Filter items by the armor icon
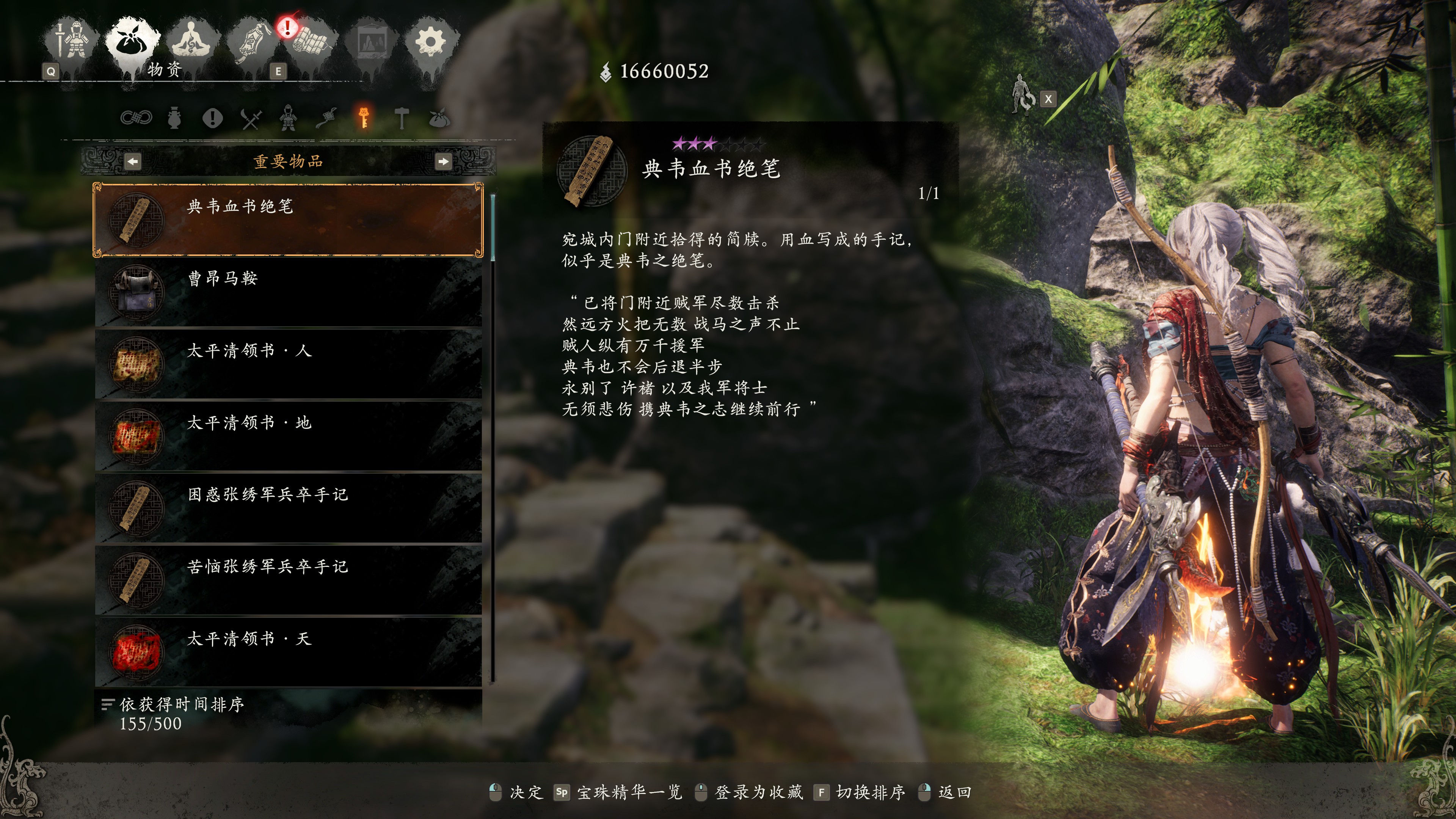Viewport: 1456px width, 819px height. coord(288,118)
